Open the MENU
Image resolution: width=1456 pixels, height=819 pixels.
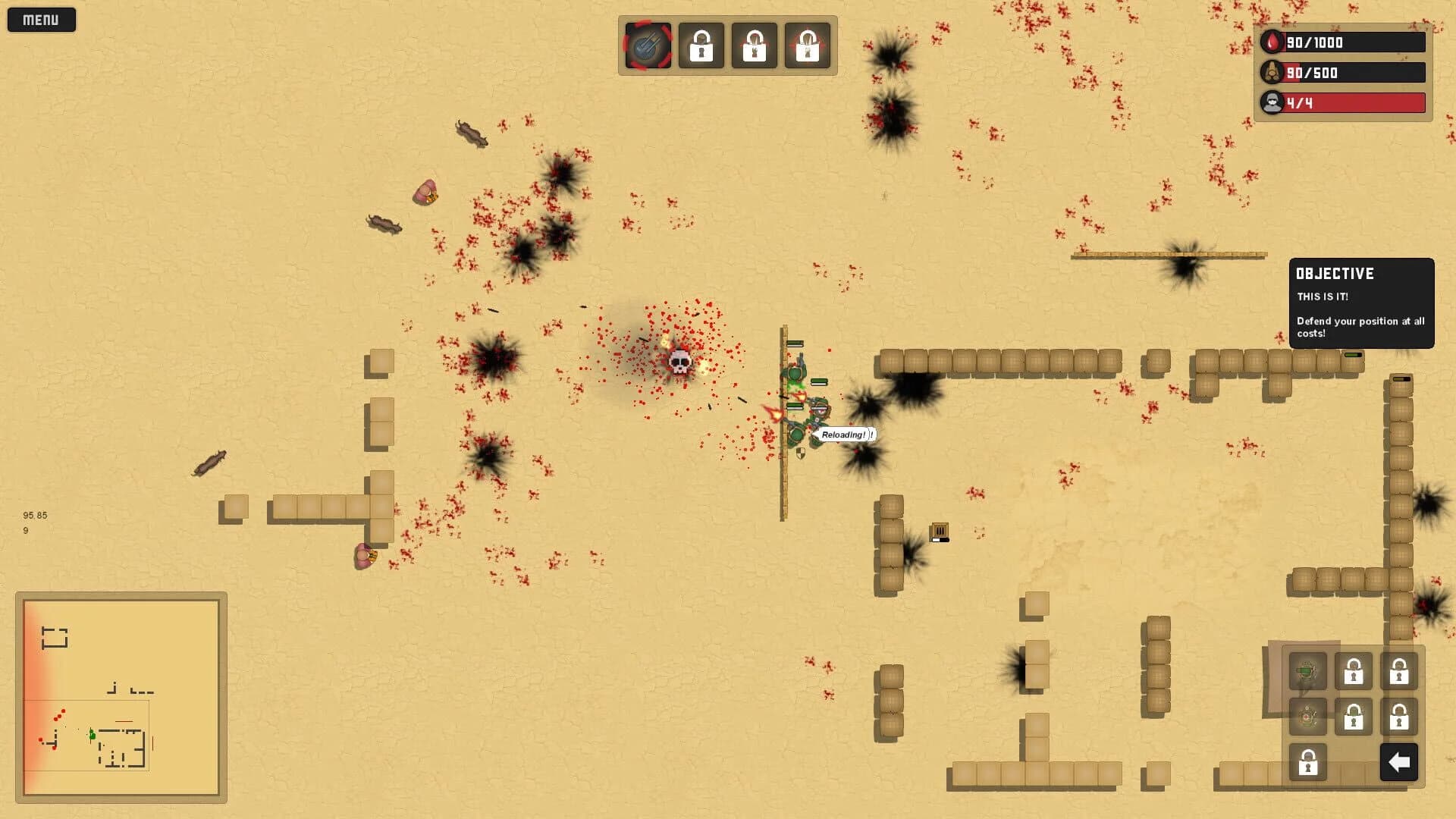[41, 19]
